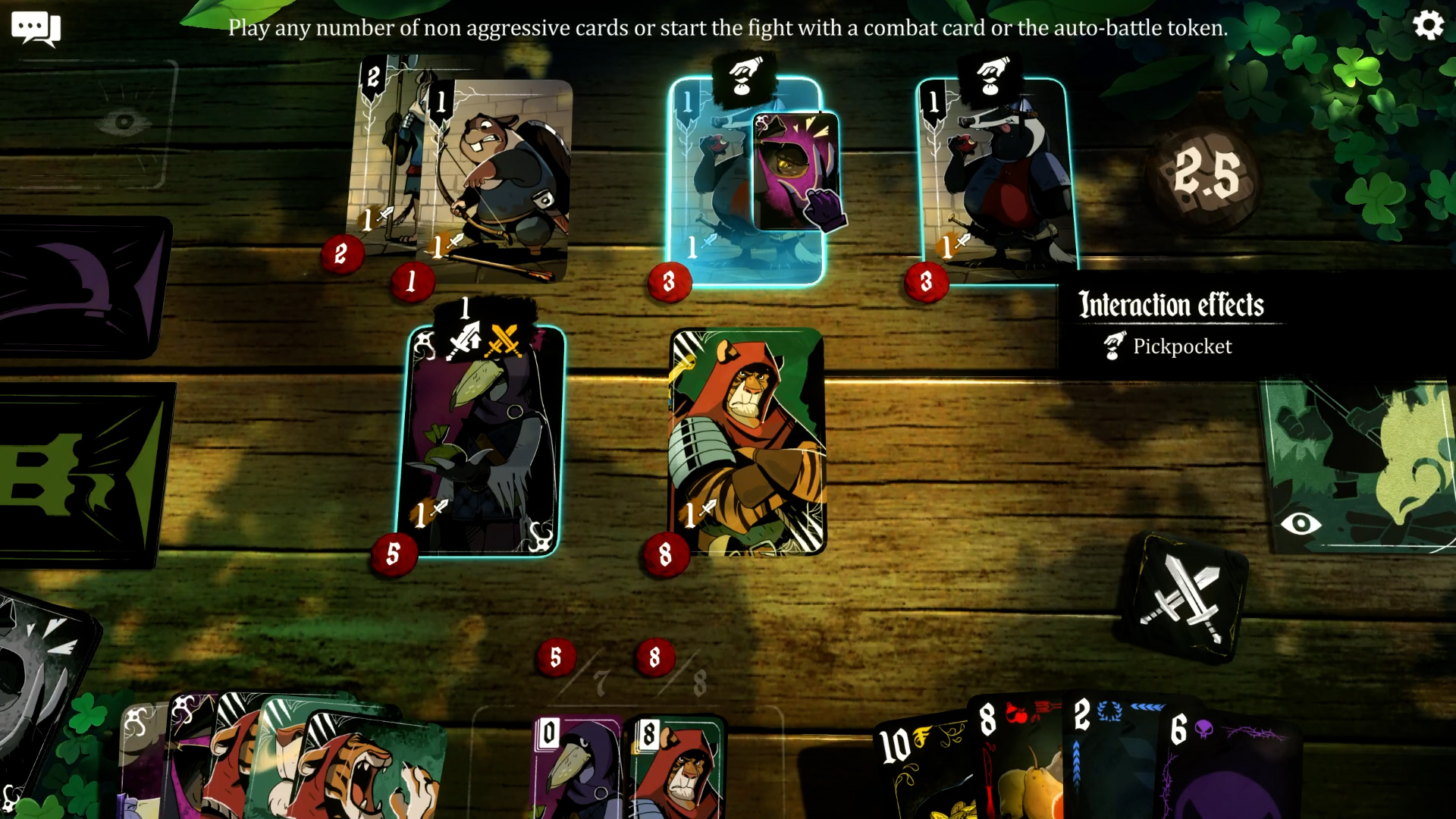Select the beaver archer enemy card
This screenshot has width=1456, height=819.
click(502, 182)
